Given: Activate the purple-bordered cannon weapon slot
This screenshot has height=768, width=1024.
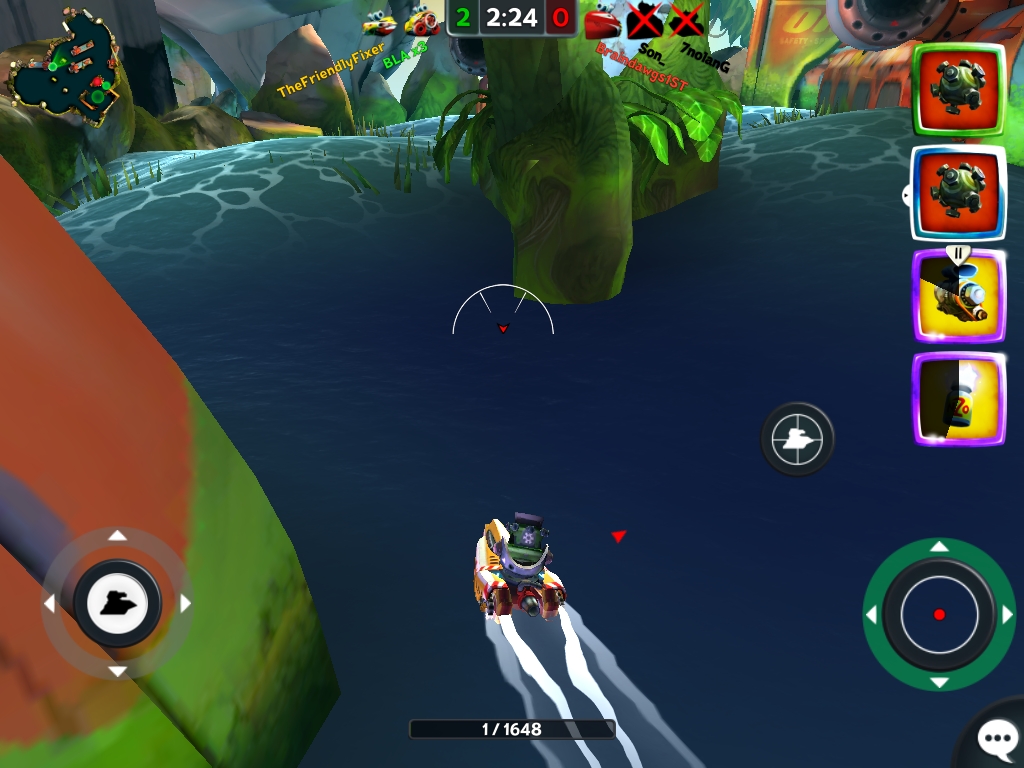Looking at the screenshot, I should (958, 297).
